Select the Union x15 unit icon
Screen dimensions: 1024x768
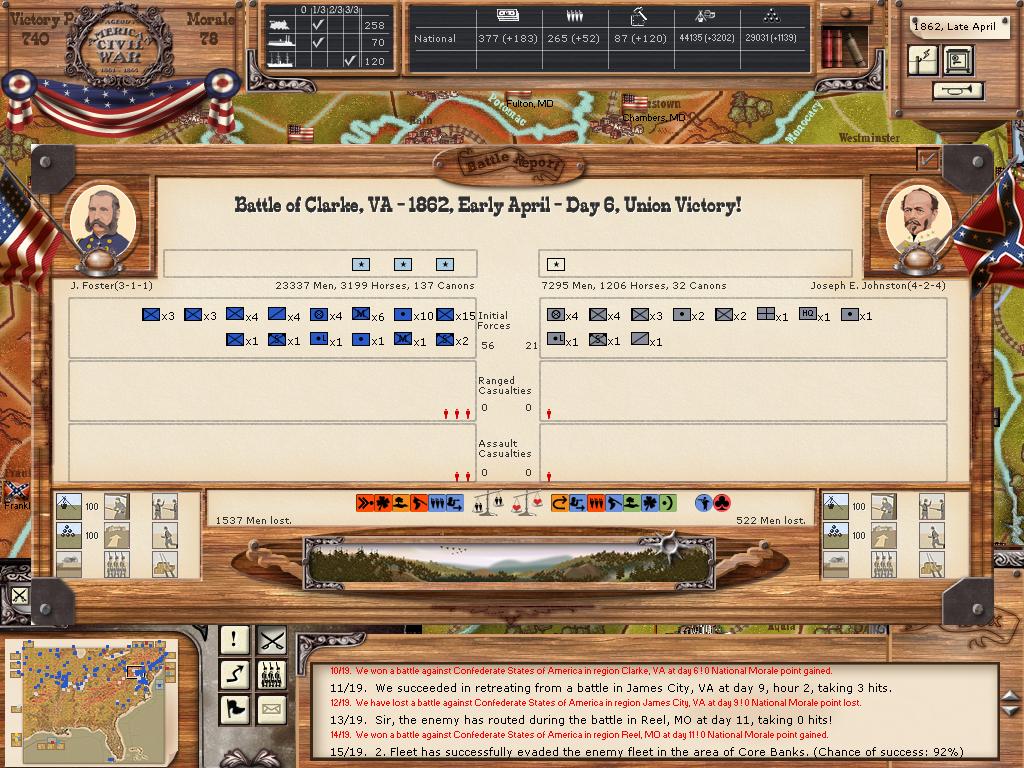pyautogui.click(x=446, y=315)
